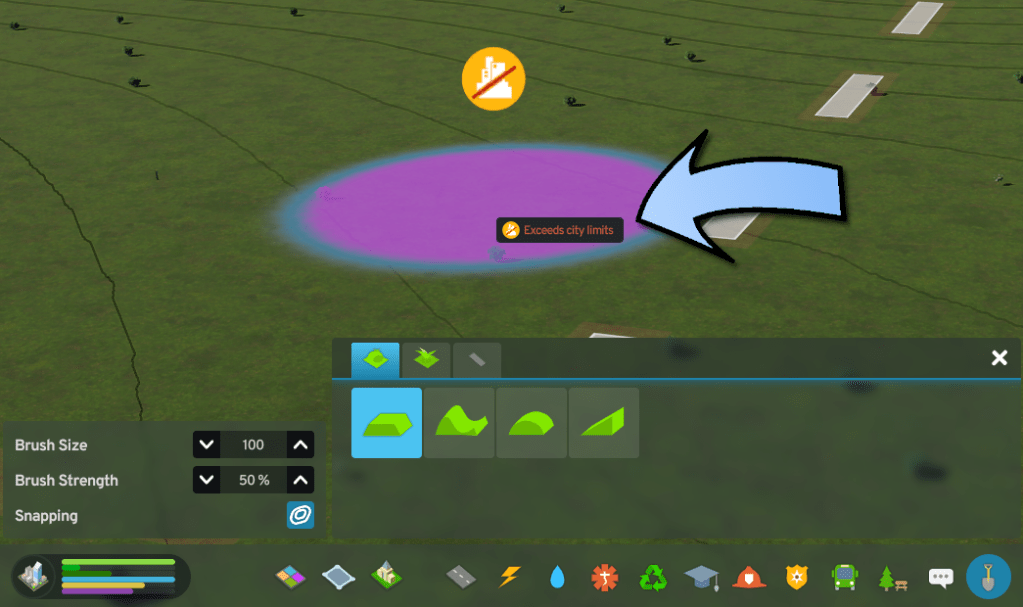Pick the dome-shaped soften terrain tool
Viewport: 1023px width, 607px height.
click(x=531, y=423)
